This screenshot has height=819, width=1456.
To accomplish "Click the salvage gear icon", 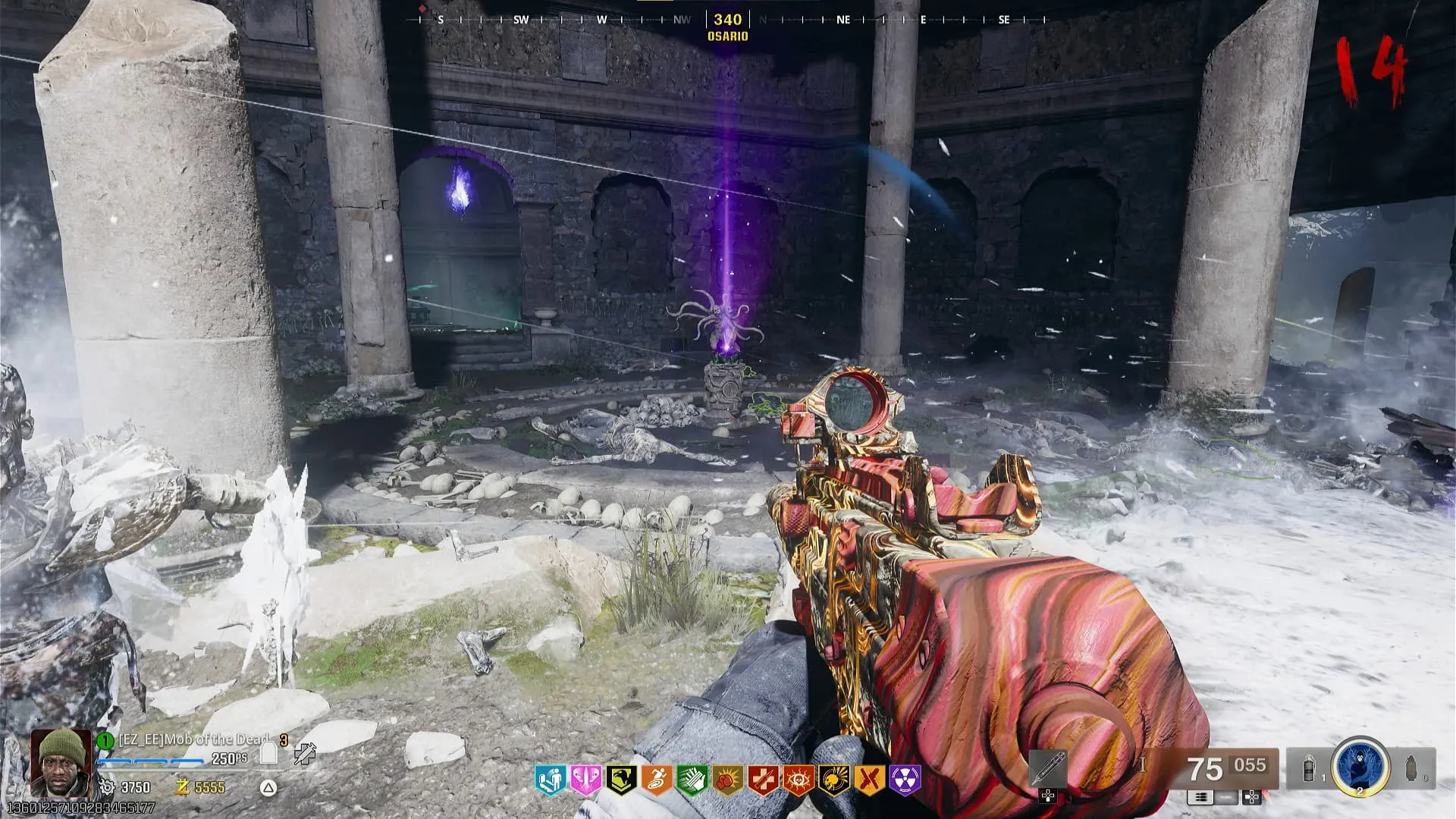I will pyautogui.click(x=107, y=787).
